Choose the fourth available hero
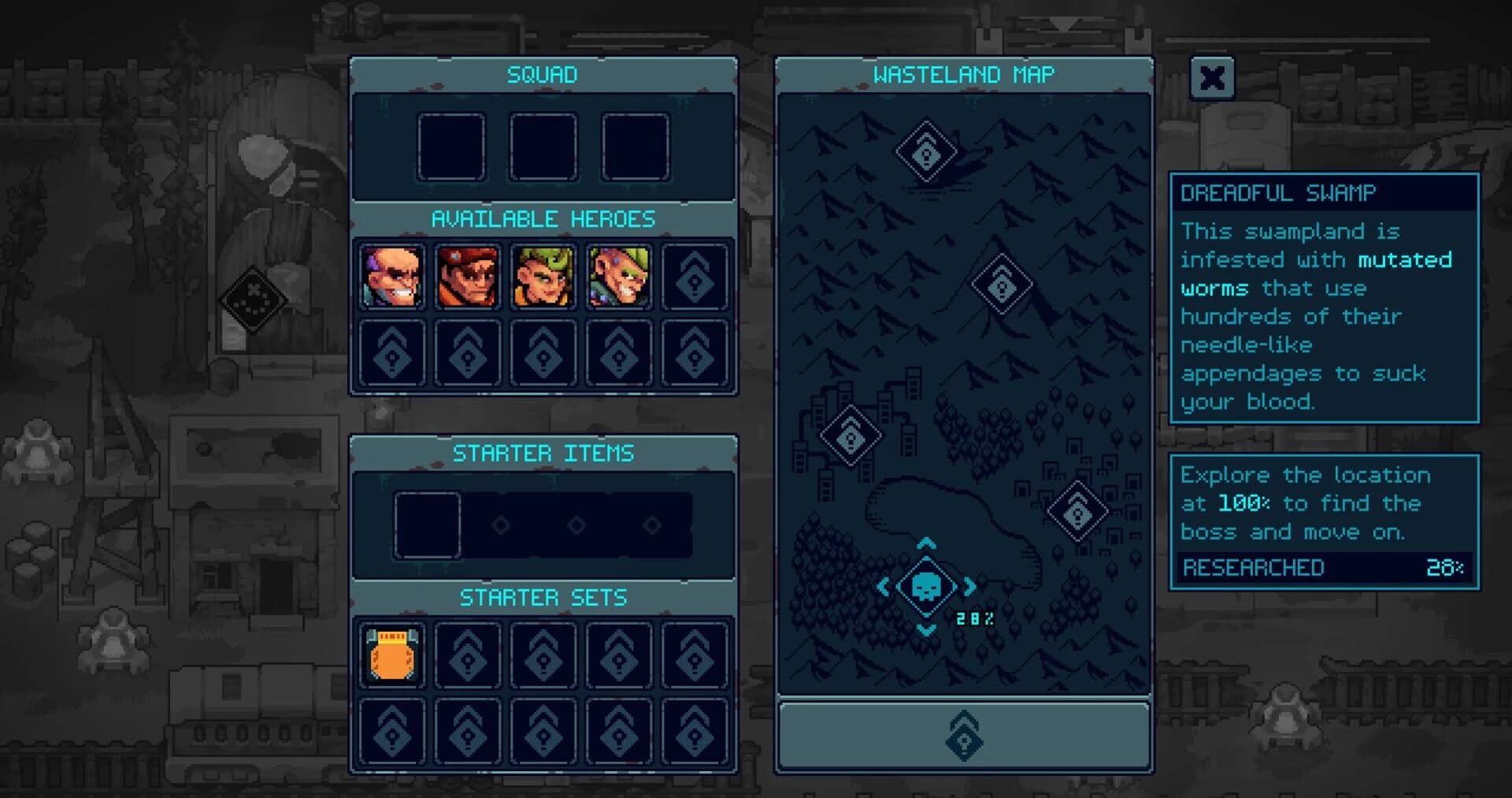Image resolution: width=1512 pixels, height=798 pixels. coord(618,277)
